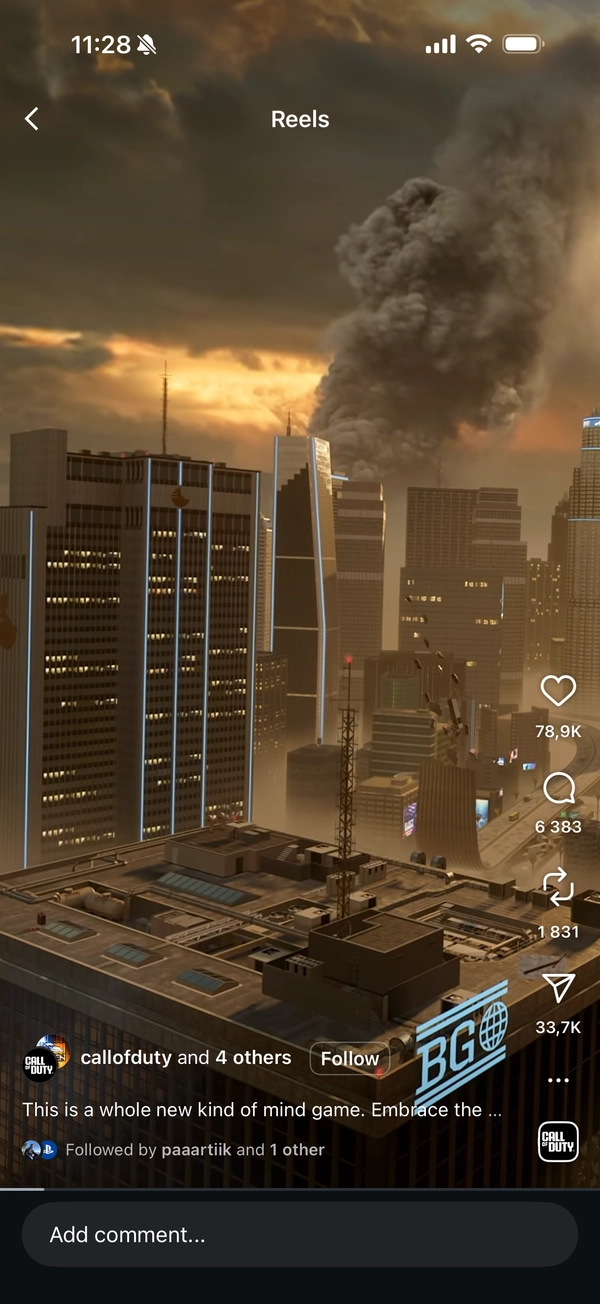Like the Call of Duty reel
The height and width of the screenshot is (1304, 600).
[558, 691]
